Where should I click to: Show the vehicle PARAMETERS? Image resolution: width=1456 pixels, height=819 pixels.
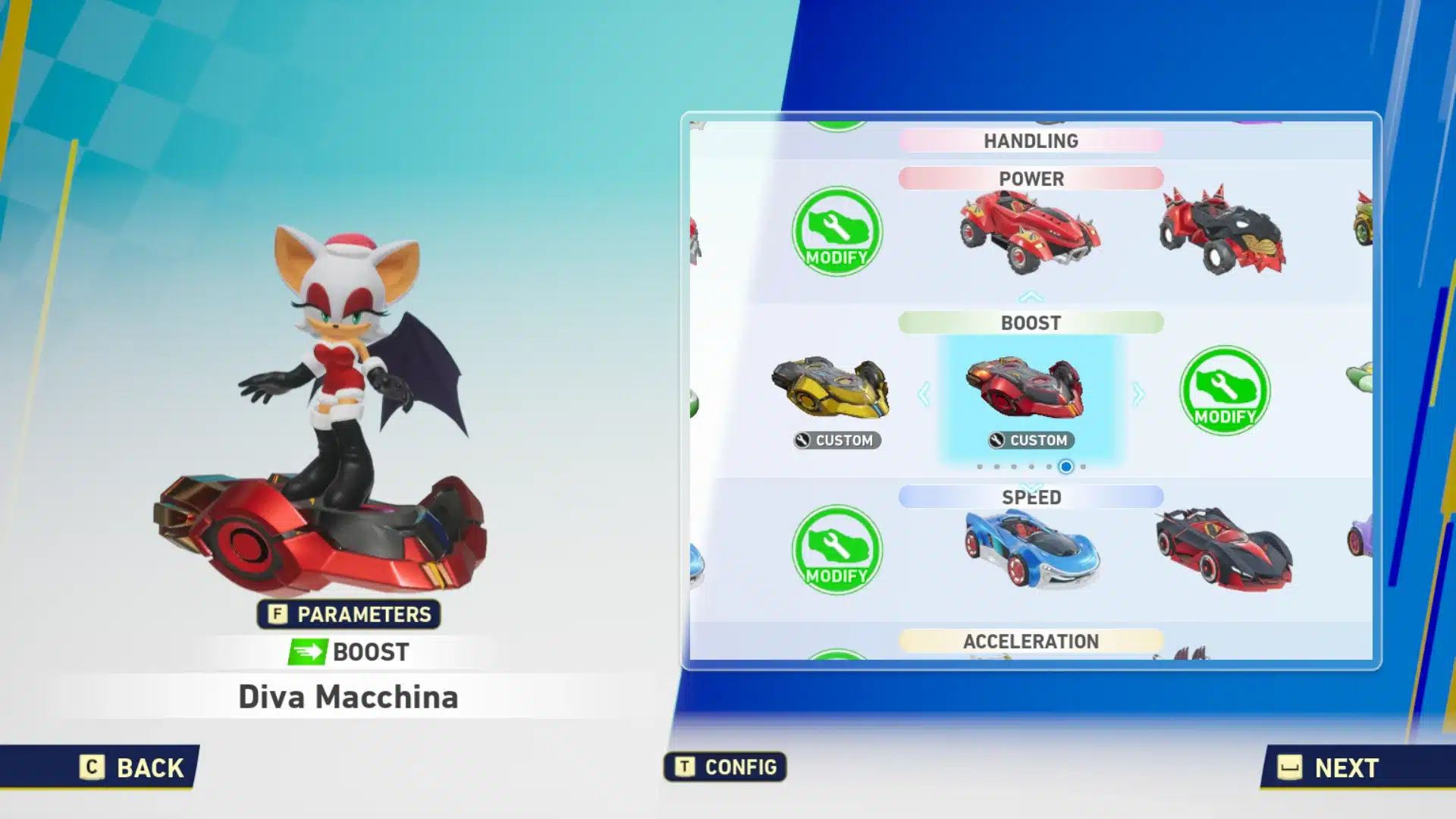[x=349, y=614]
